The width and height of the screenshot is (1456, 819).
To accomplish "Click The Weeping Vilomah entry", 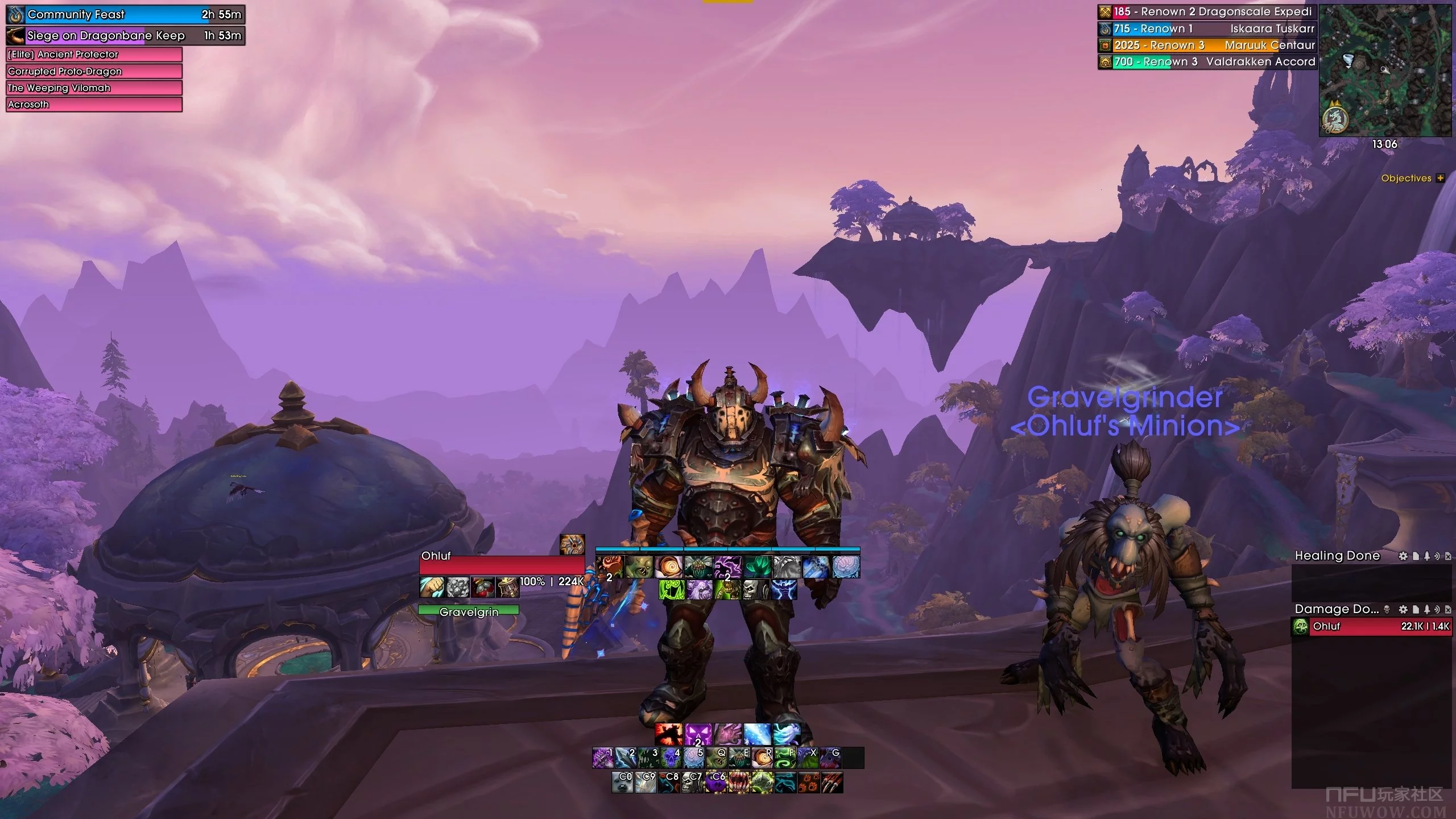I will pos(94,88).
